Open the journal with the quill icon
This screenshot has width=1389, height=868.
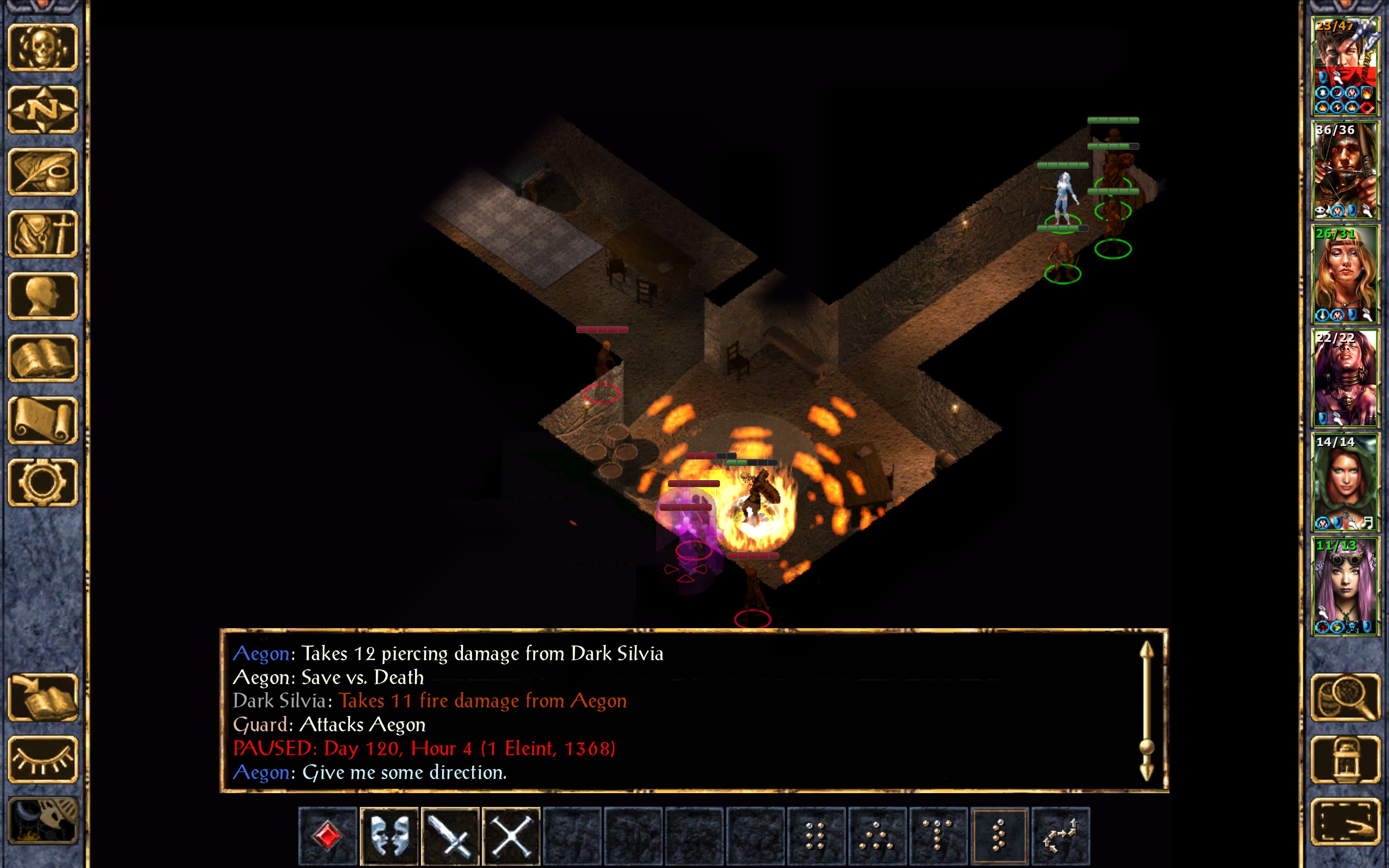tap(43, 171)
